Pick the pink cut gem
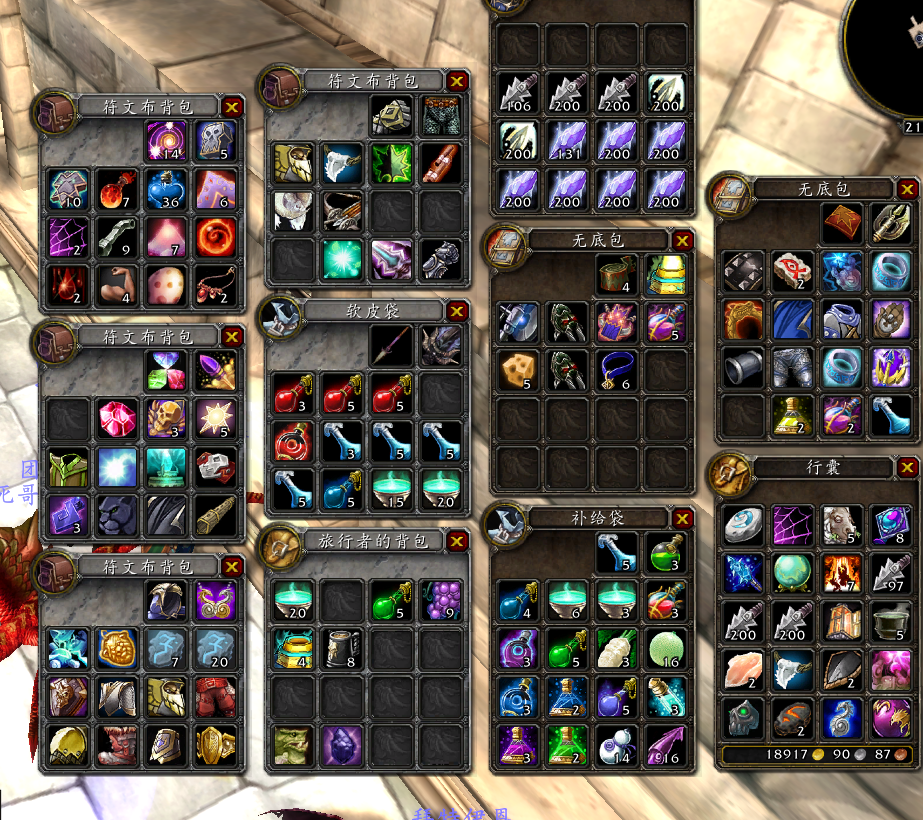The width and height of the screenshot is (923, 820). (x=116, y=418)
